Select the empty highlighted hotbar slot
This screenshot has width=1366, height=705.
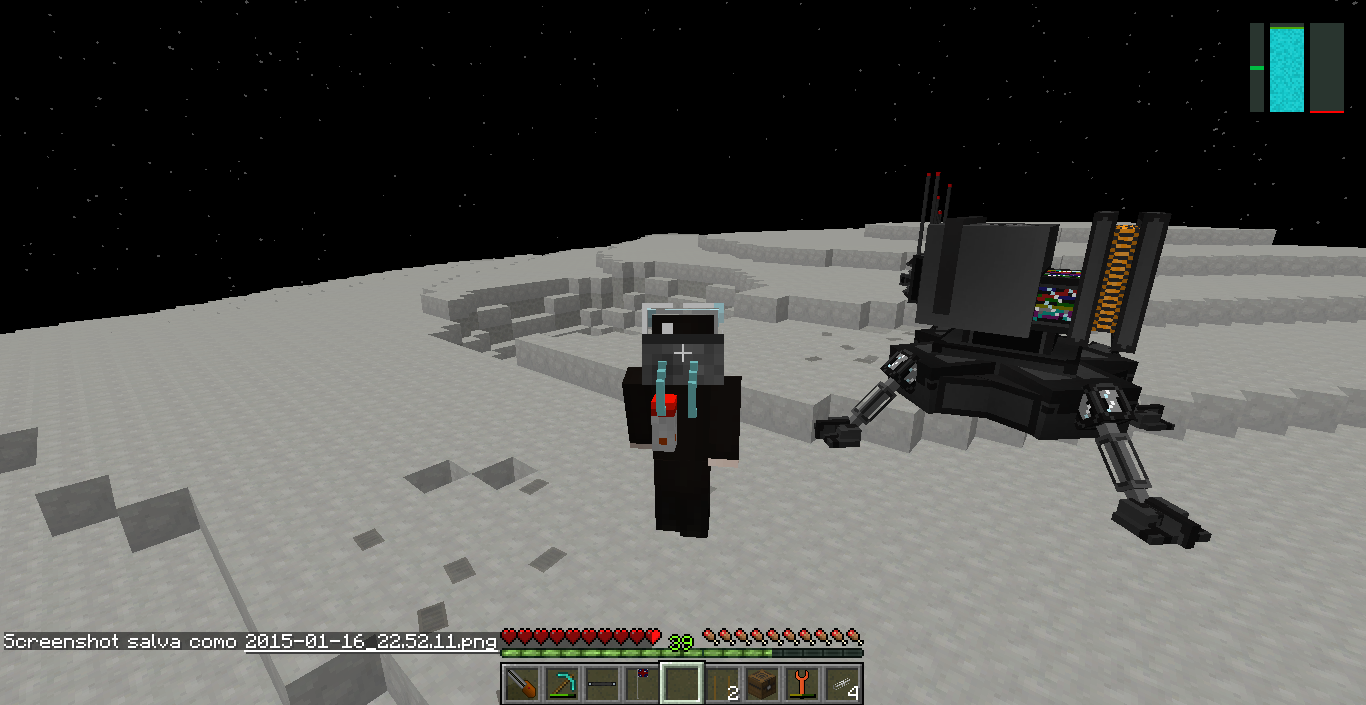click(682, 685)
